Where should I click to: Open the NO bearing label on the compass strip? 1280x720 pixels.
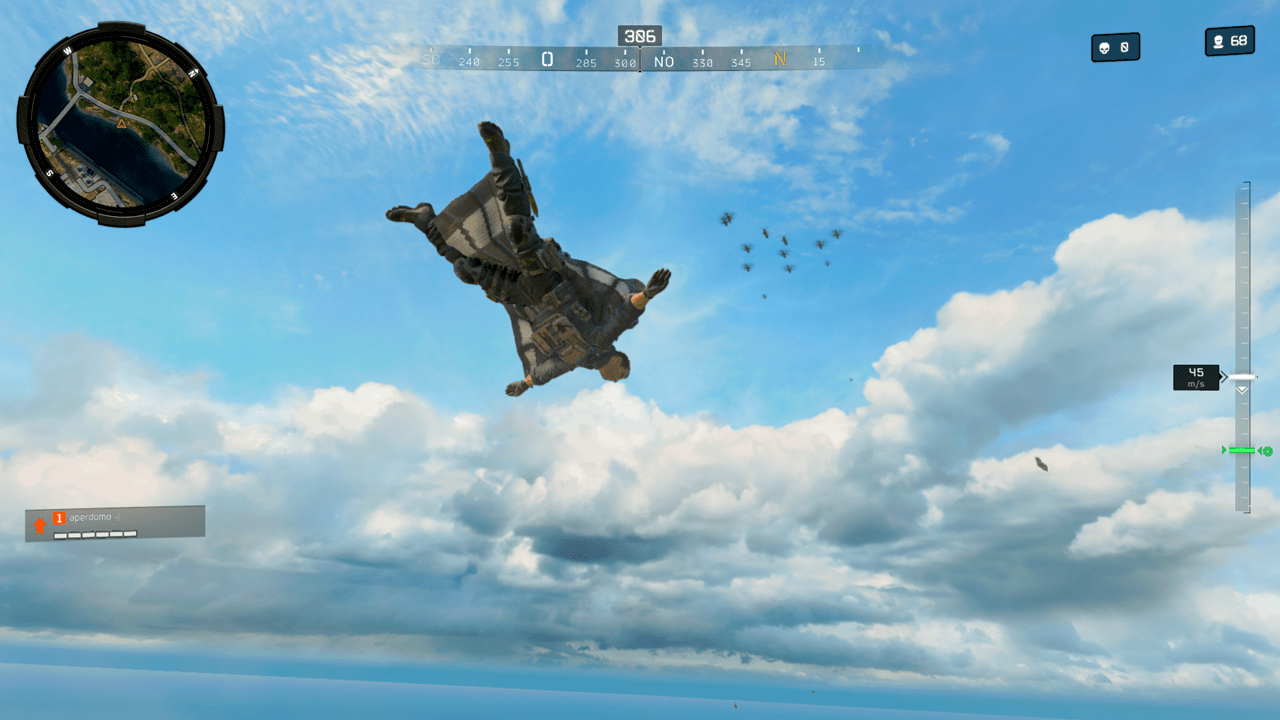(663, 60)
